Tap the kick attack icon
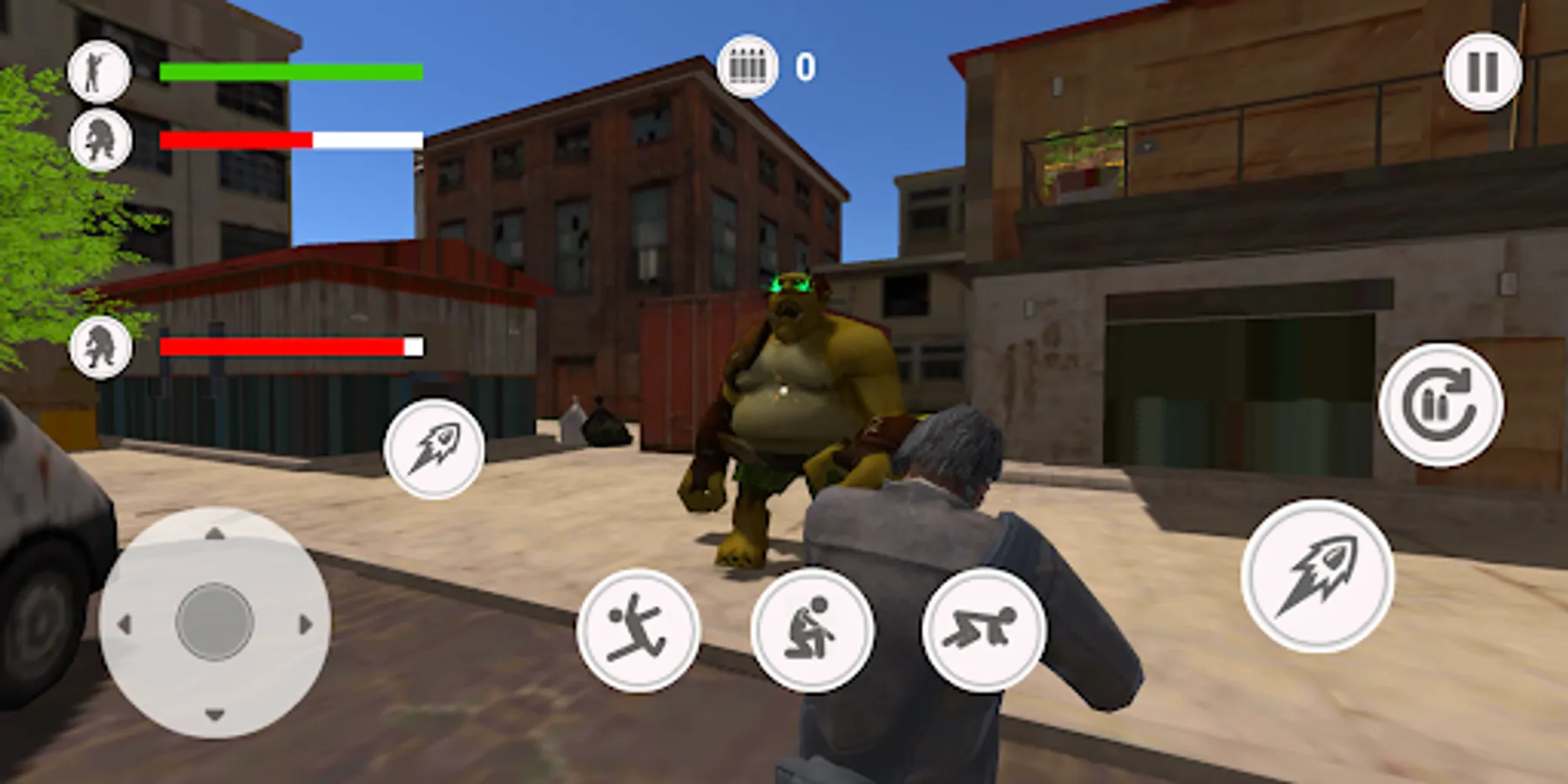 642,632
